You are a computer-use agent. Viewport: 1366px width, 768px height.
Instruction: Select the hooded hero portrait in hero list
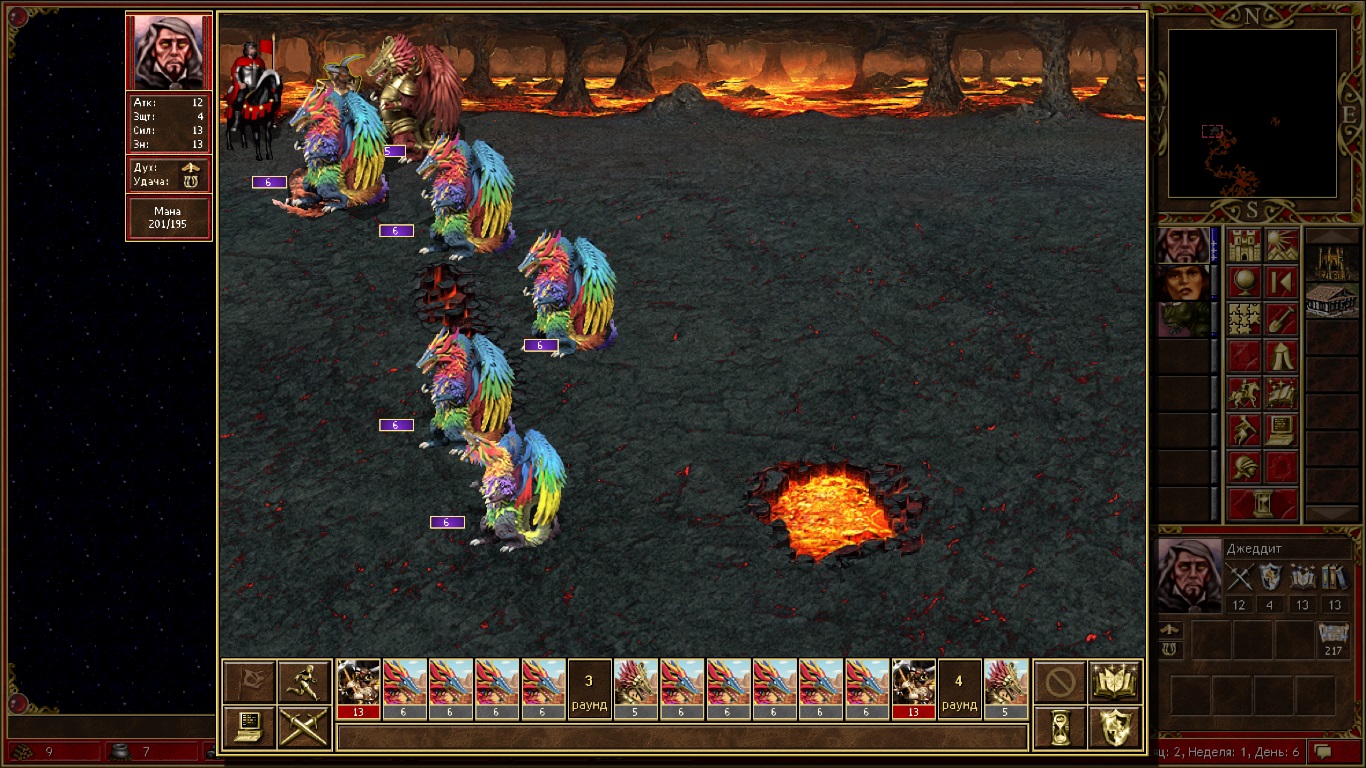(1182, 246)
